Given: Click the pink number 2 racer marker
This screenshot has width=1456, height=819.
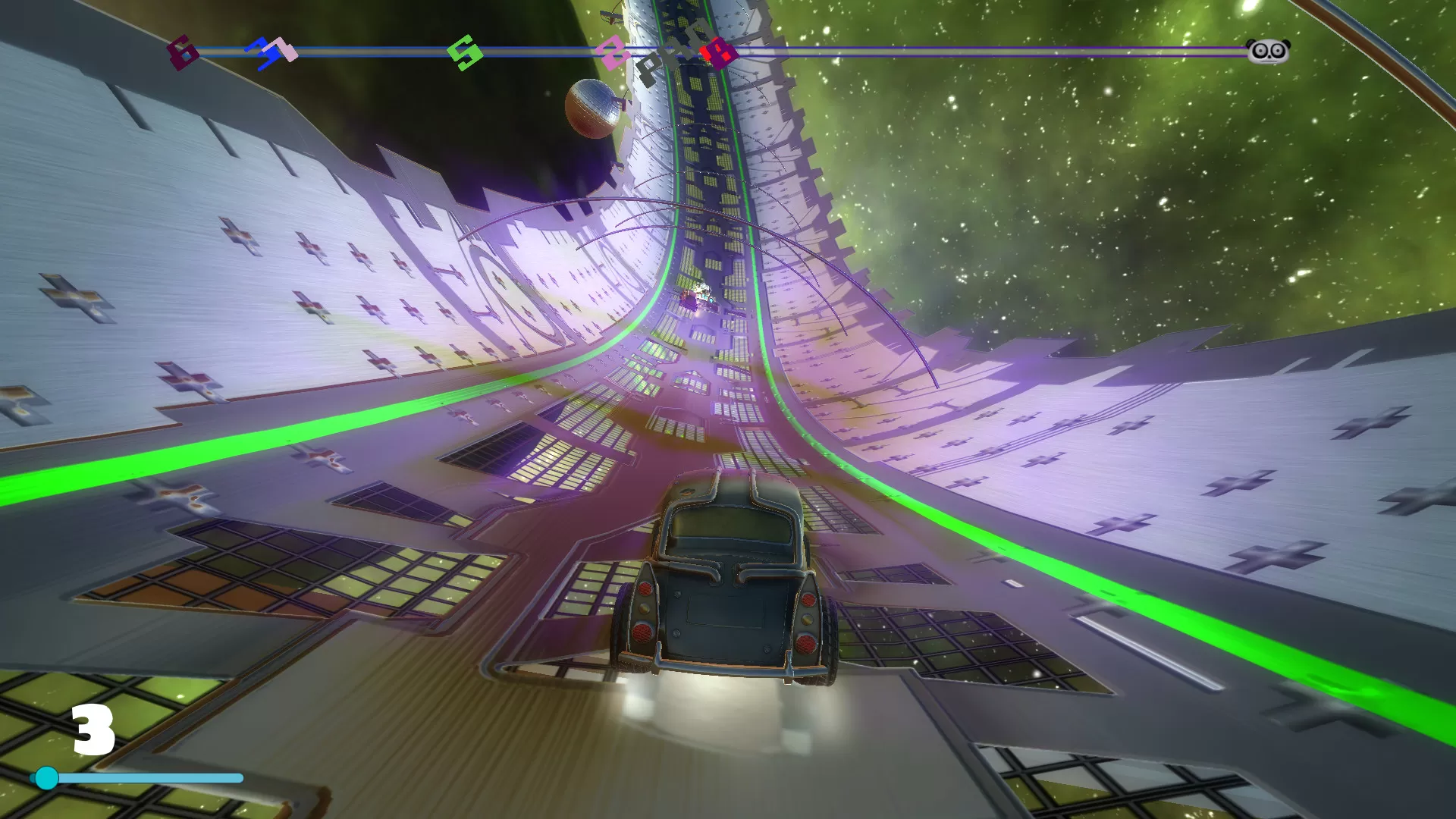Looking at the screenshot, I should [611, 54].
